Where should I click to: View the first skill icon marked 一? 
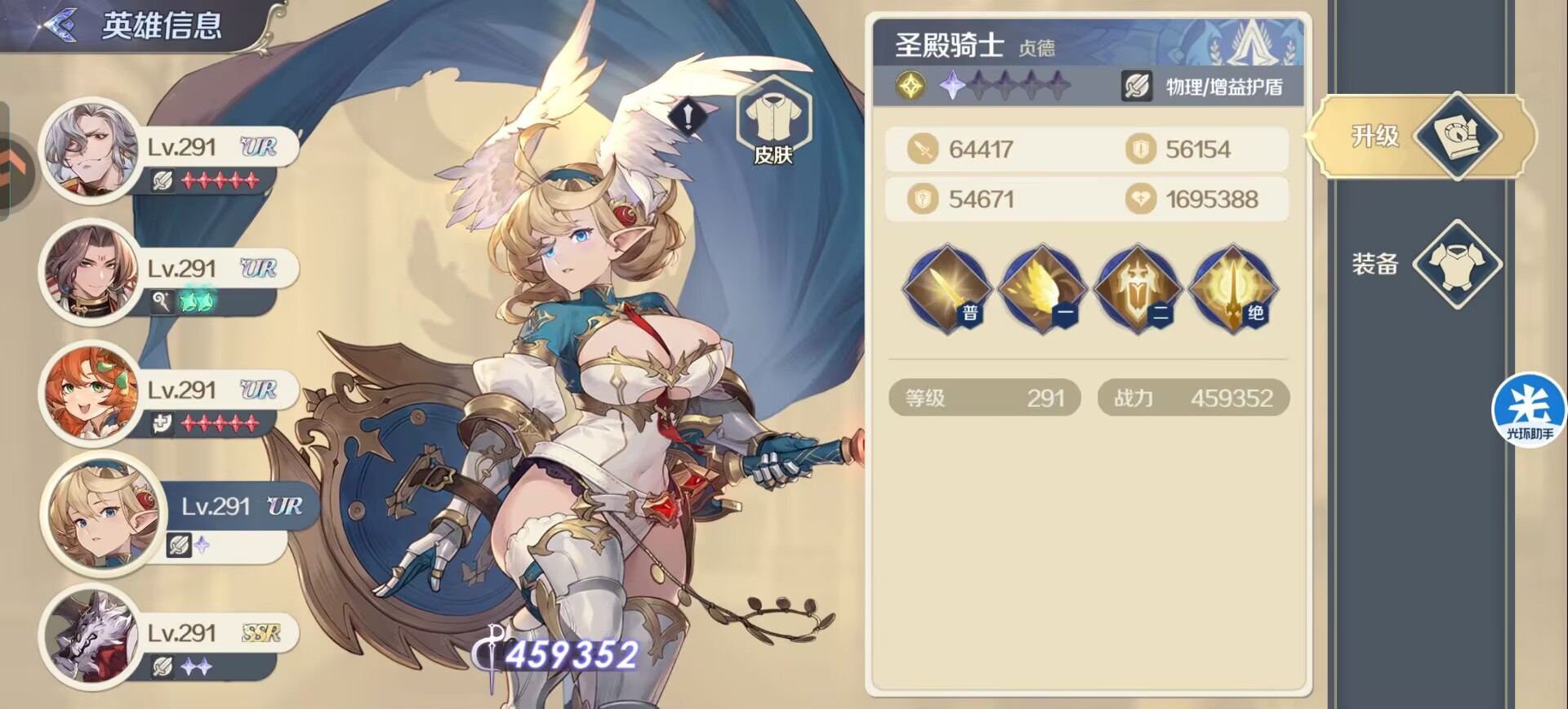(1042, 289)
